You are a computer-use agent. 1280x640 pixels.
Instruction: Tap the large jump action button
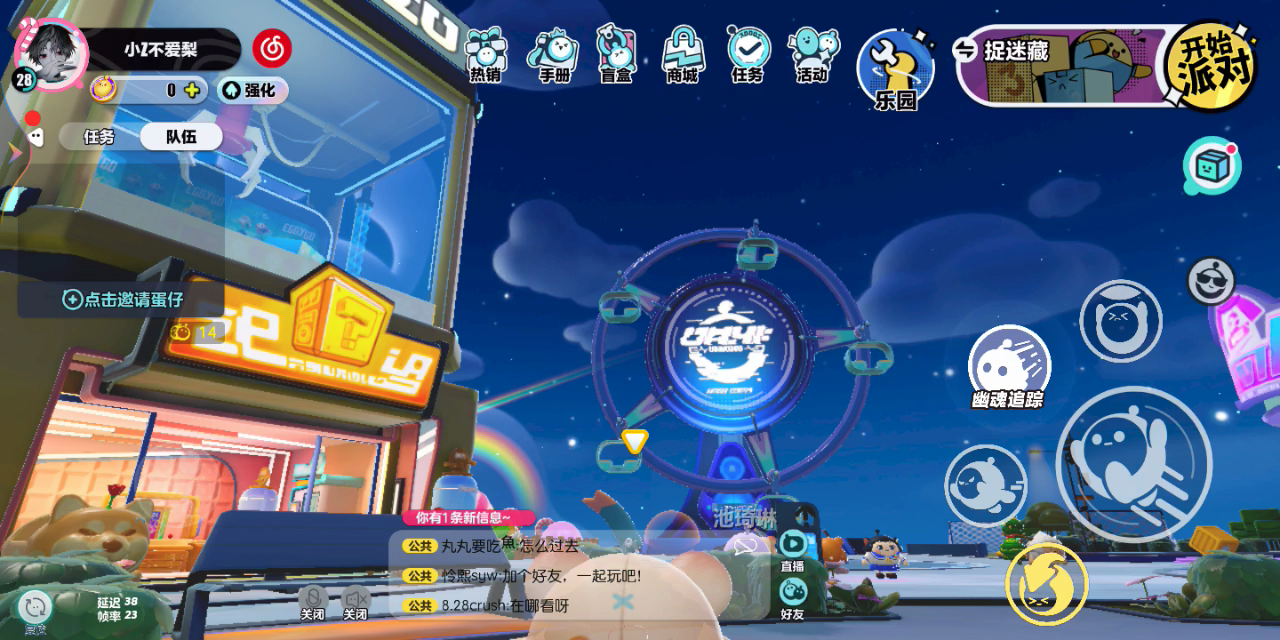click(x=1133, y=462)
